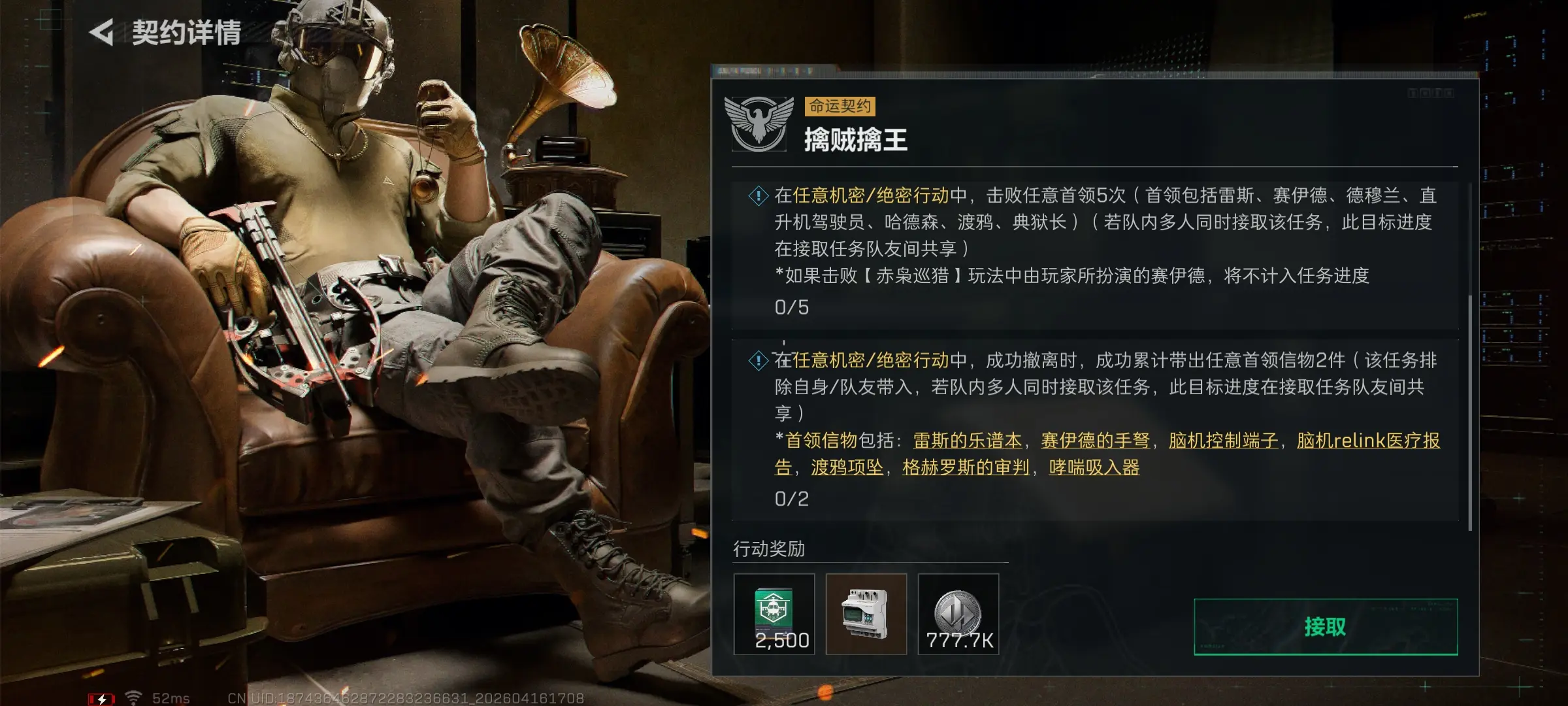
Task: Go back from the 契约详情 screen
Action: [x=103, y=32]
